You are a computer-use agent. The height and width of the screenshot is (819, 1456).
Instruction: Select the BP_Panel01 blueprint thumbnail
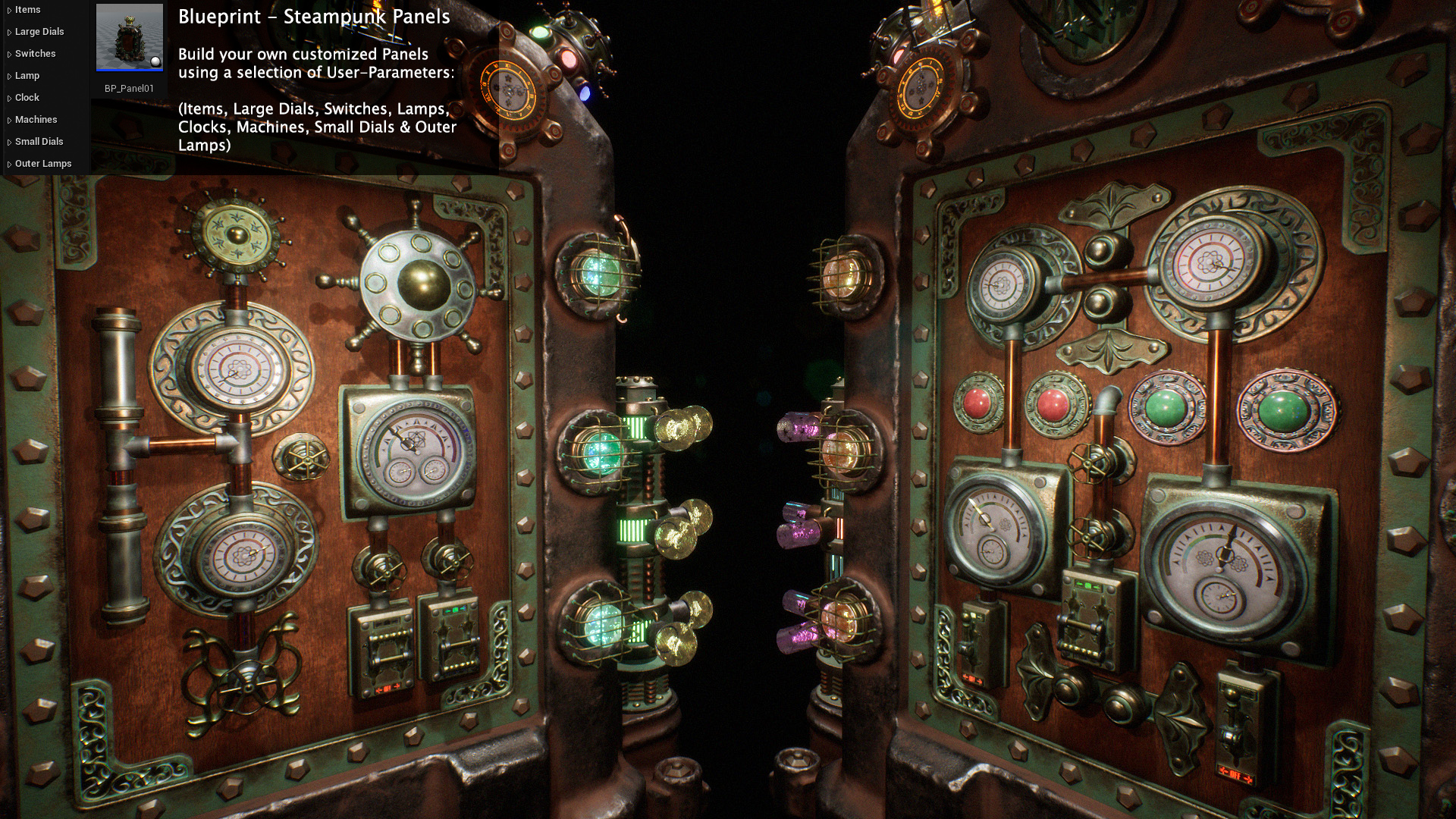click(130, 38)
